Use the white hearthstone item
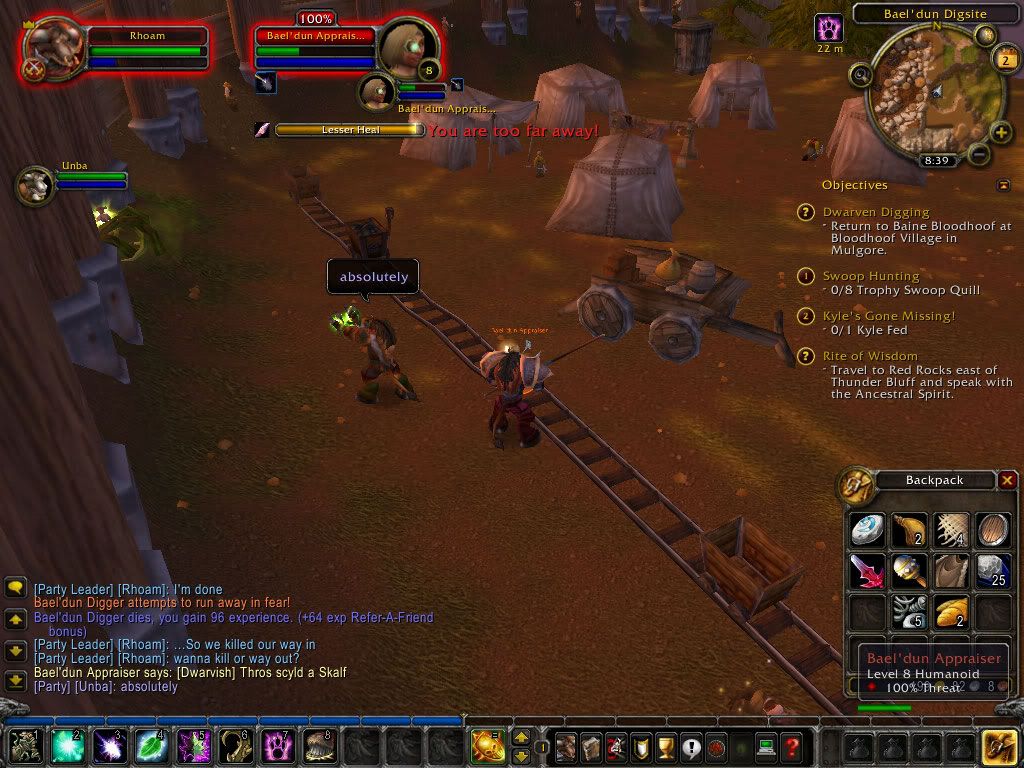 (x=866, y=530)
